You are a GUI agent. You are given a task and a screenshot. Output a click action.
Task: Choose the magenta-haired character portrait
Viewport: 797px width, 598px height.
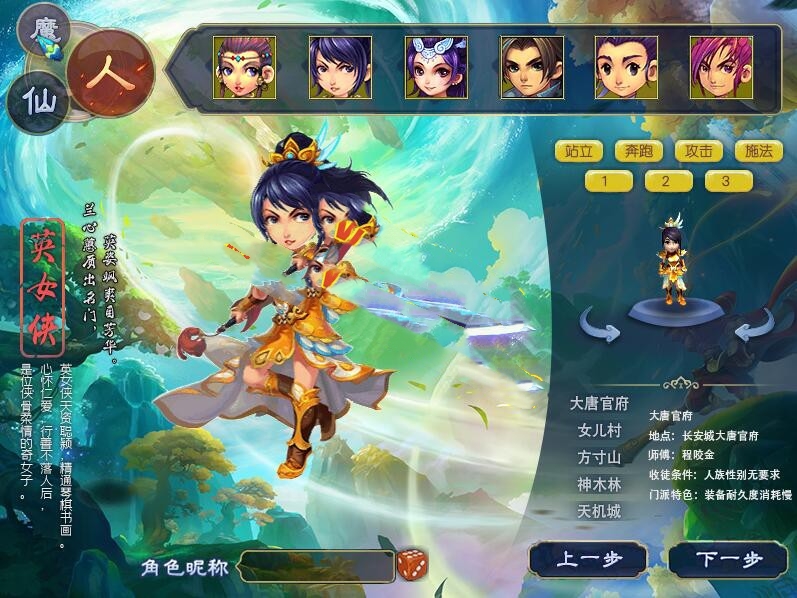721,67
